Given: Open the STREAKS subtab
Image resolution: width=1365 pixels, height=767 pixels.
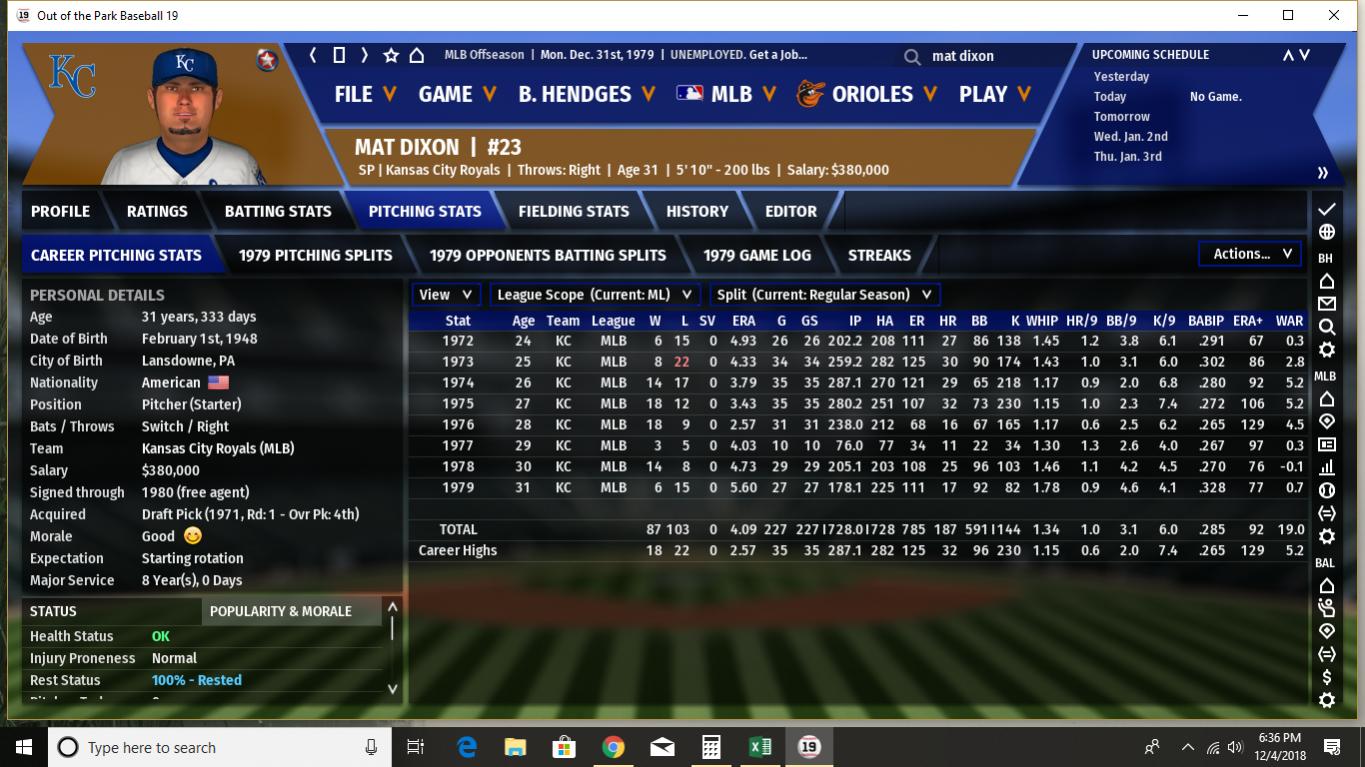Looking at the screenshot, I should pos(879,255).
